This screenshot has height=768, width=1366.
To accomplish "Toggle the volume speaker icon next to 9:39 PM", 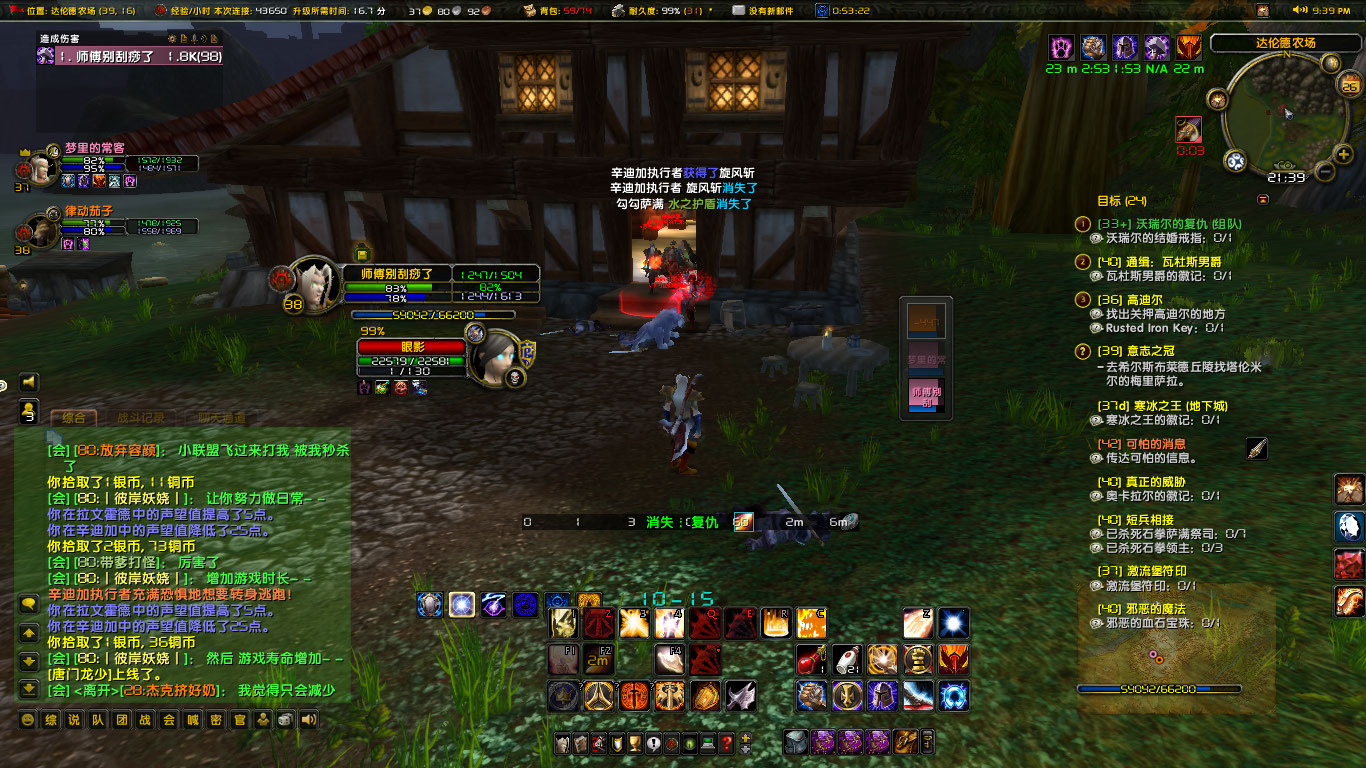I will [x=1299, y=10].
